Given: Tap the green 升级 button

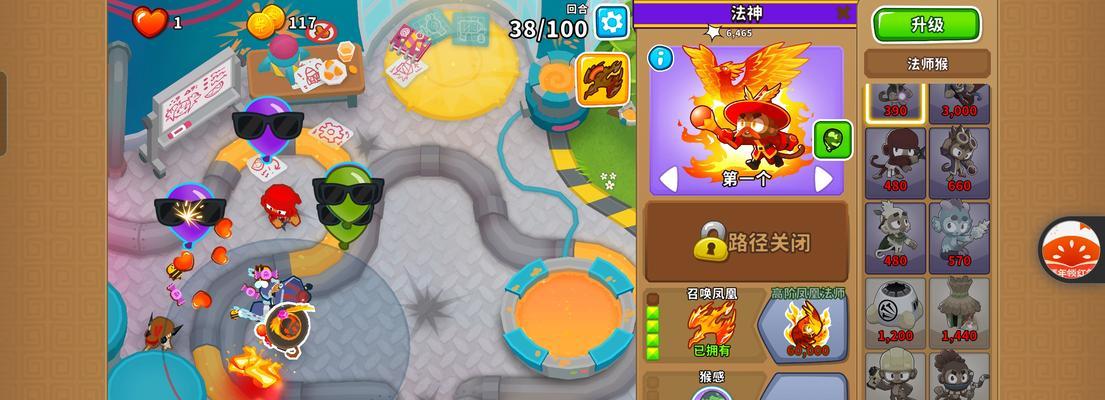Looking at the screenshot, I should pos(927,25).
